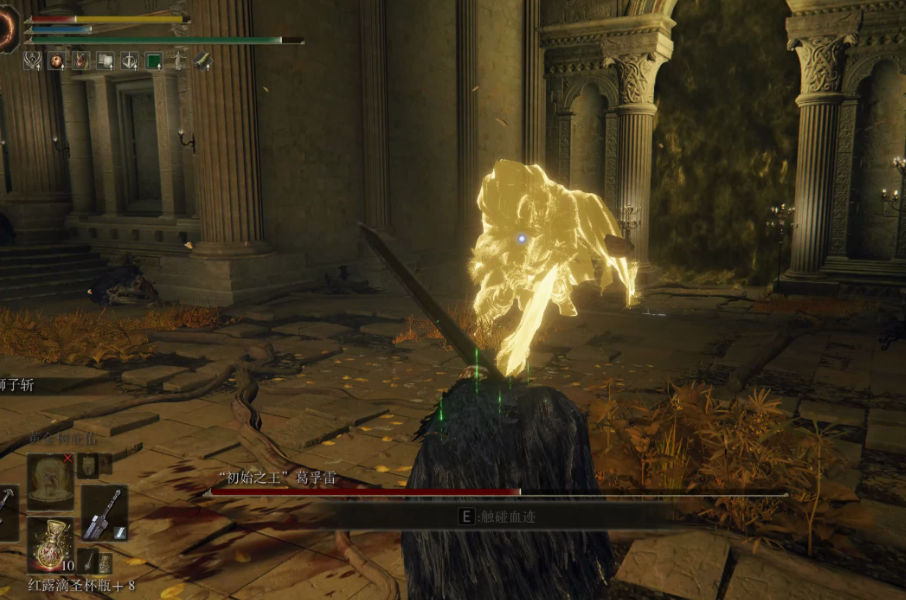This screenshot has width=906, height=600.
Task: Click the flame-colored buff icon
Action: pos(81,61)
